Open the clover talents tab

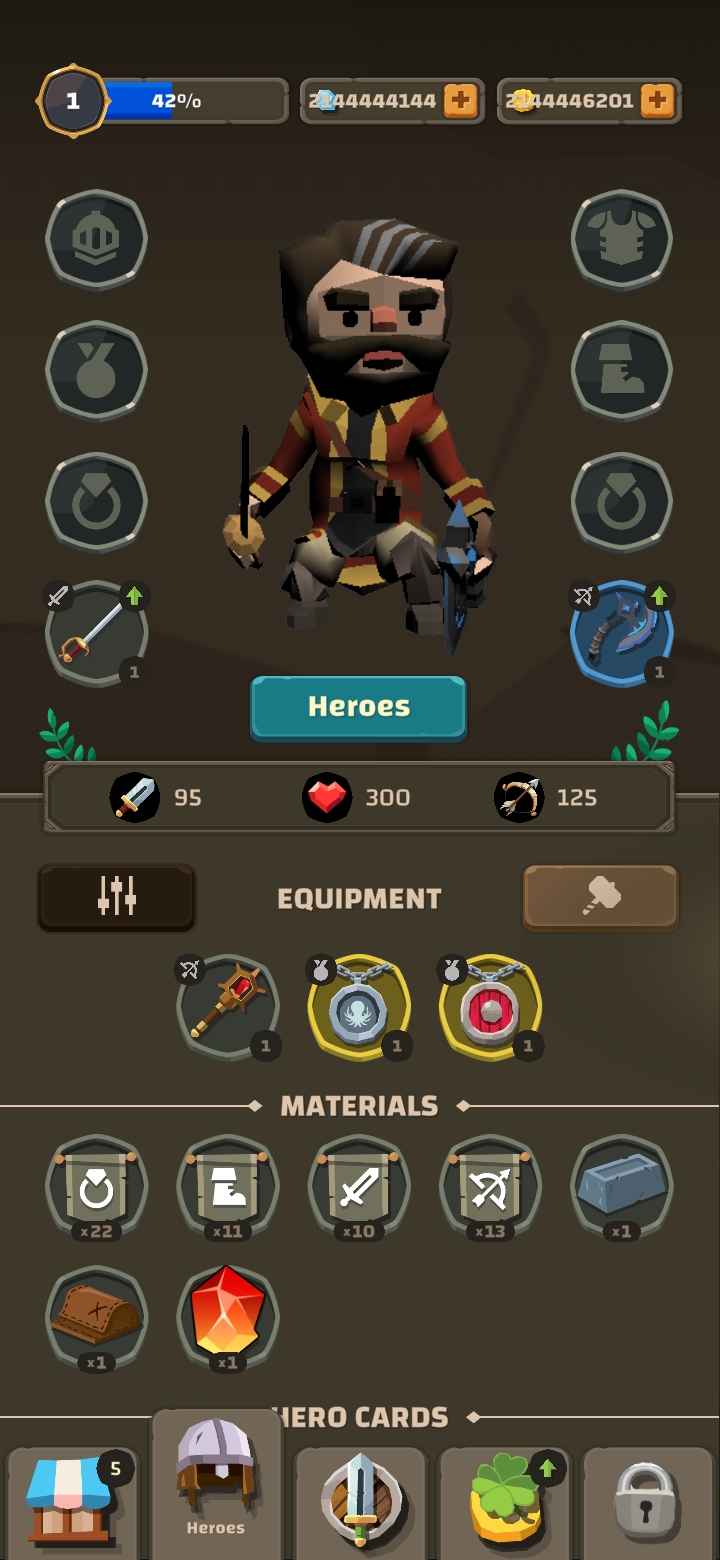(505, 1502)
